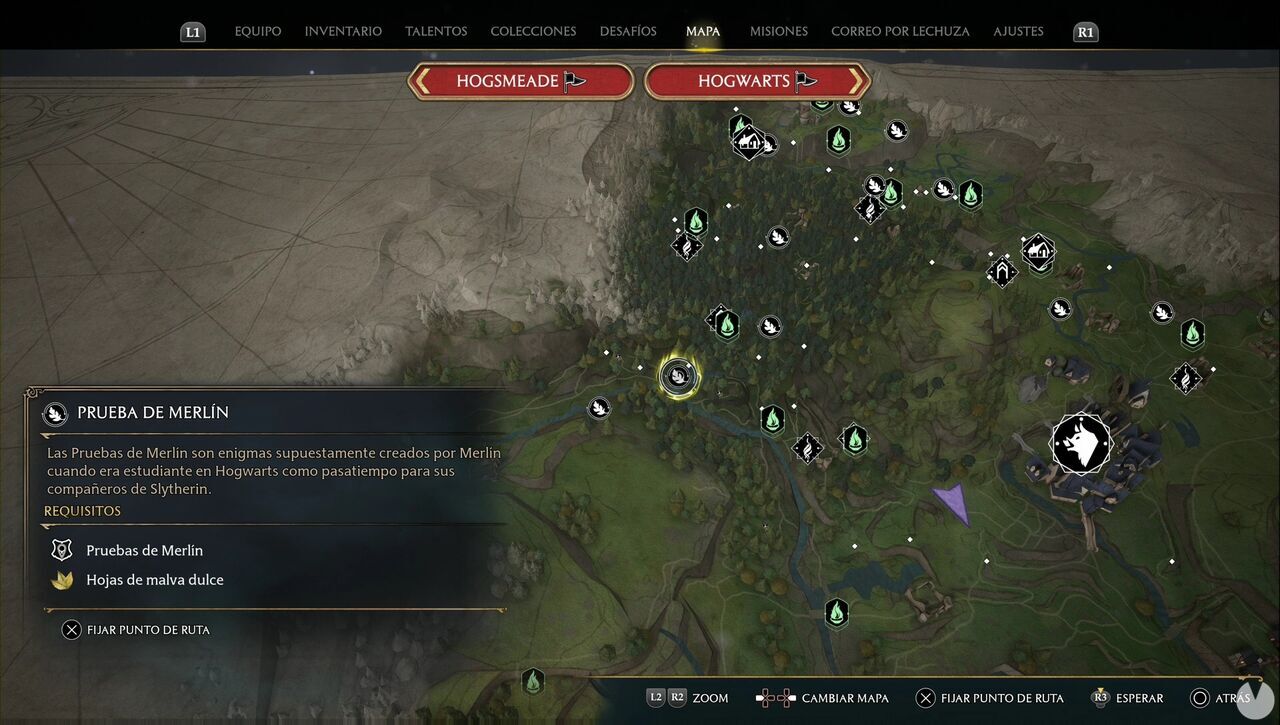Select the highlighted Merlin Trial marker on map
1280x725 pixels.
678,378
